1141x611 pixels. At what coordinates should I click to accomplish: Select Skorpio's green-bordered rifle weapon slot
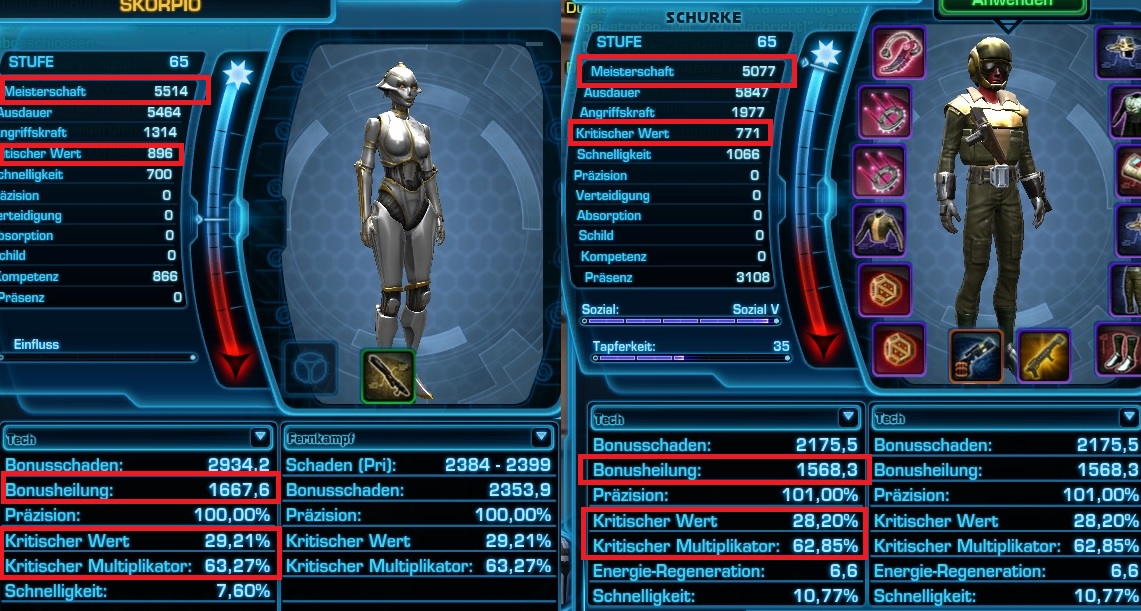click(x=386, y=375)
